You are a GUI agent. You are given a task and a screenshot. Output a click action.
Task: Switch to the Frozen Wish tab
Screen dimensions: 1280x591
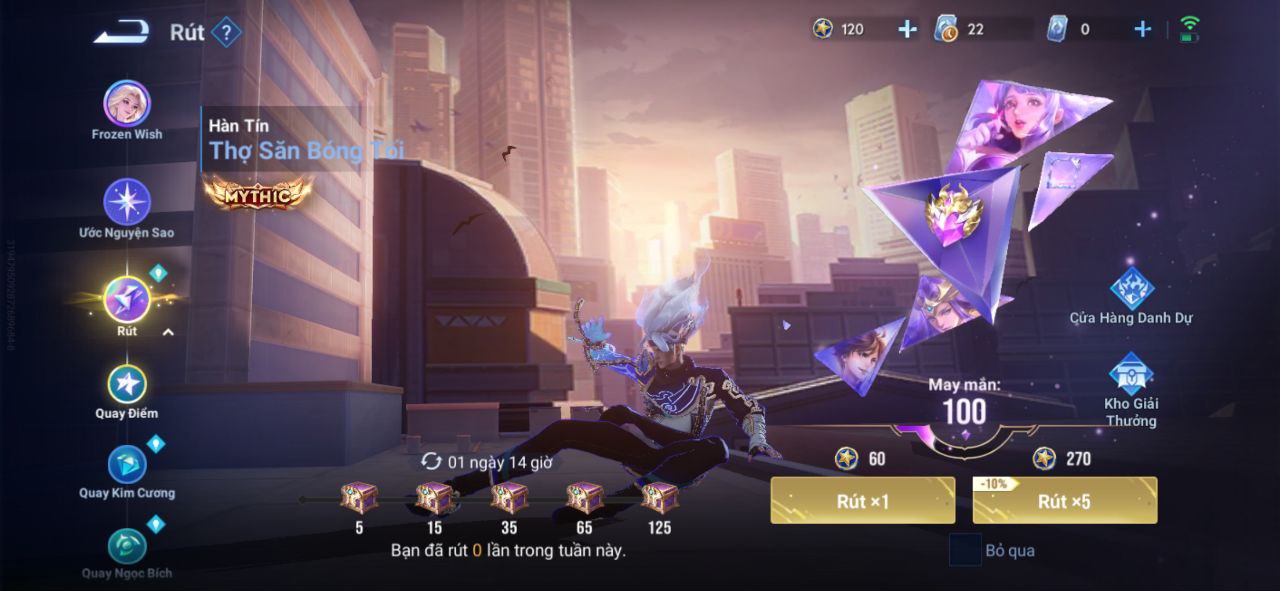127,104
